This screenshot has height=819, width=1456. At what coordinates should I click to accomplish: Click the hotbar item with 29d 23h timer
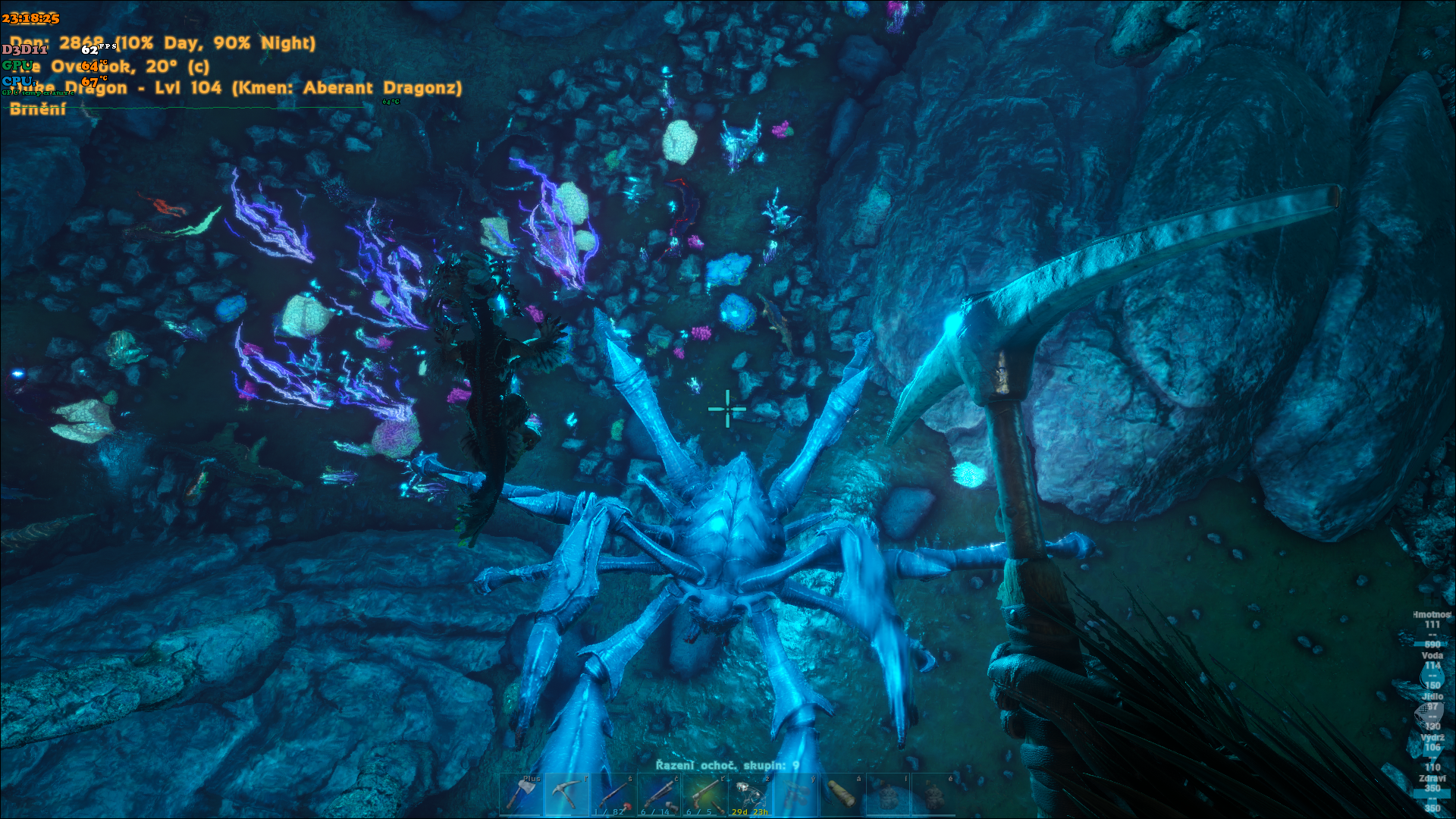(x=749, y=794)
